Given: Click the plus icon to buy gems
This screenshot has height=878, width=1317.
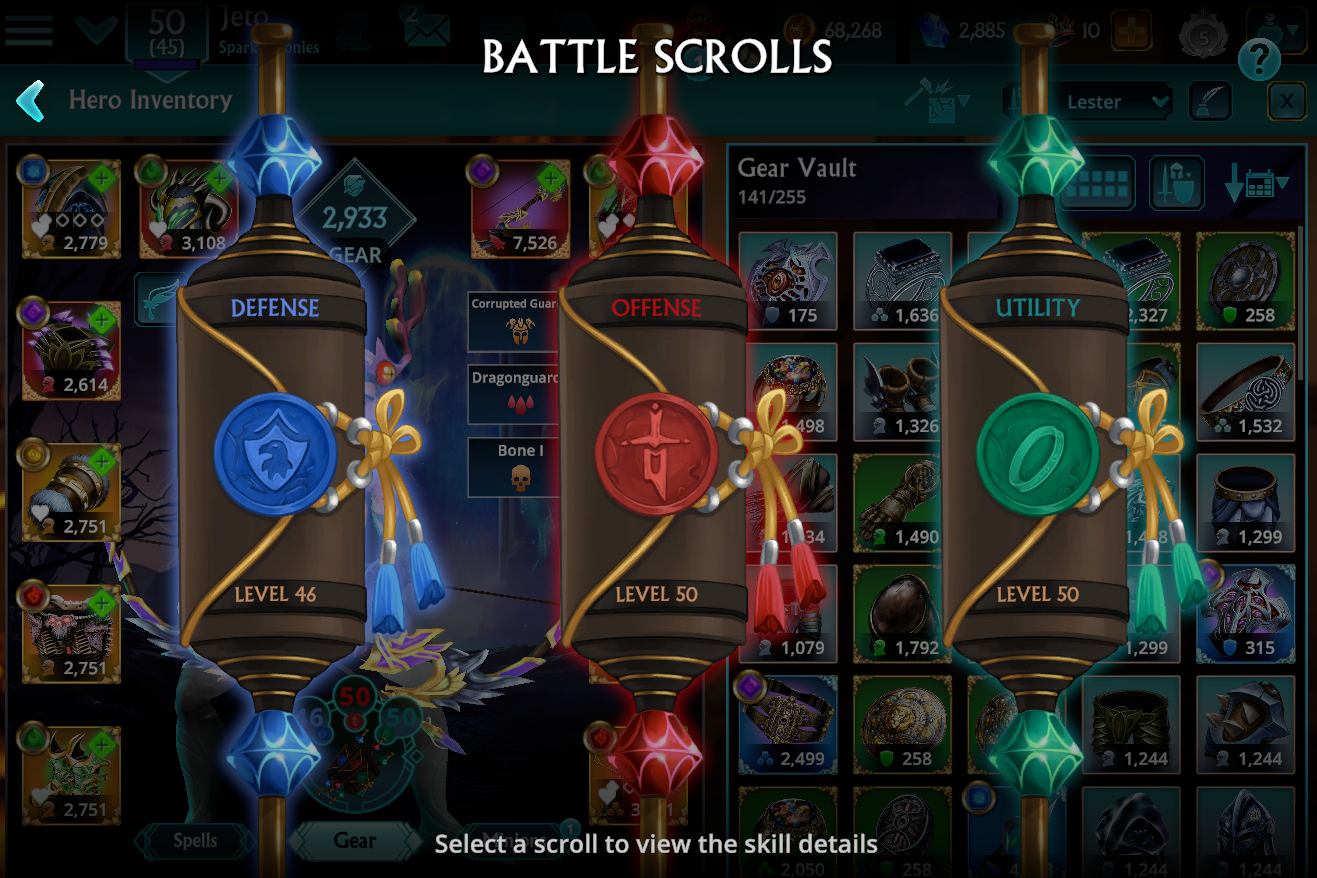Looking at the screenshot, I should click(x=1131, y=31).
